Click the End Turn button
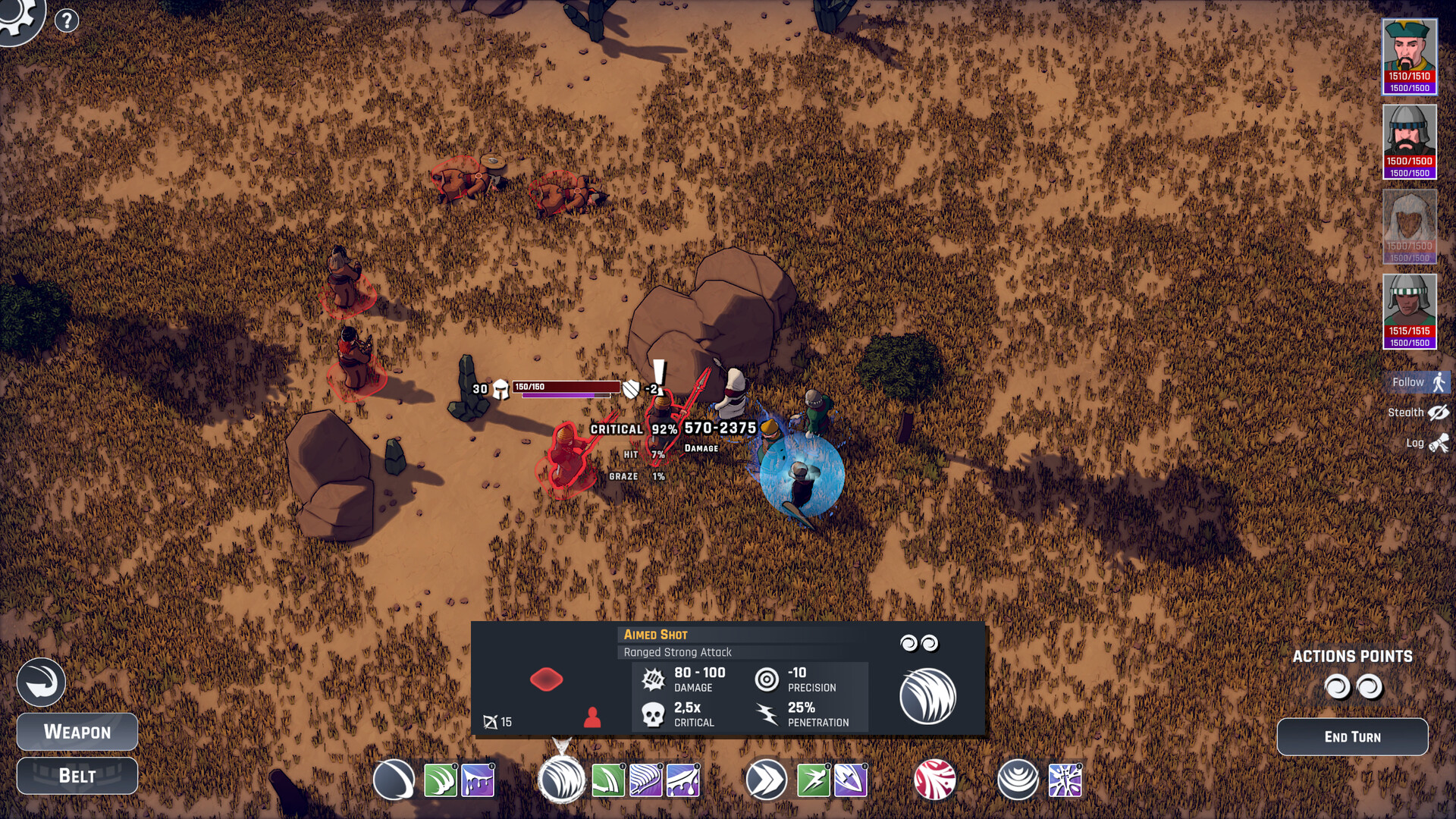The width and height of the screenshot is (1456, 819). click(x=1352, y=736)
